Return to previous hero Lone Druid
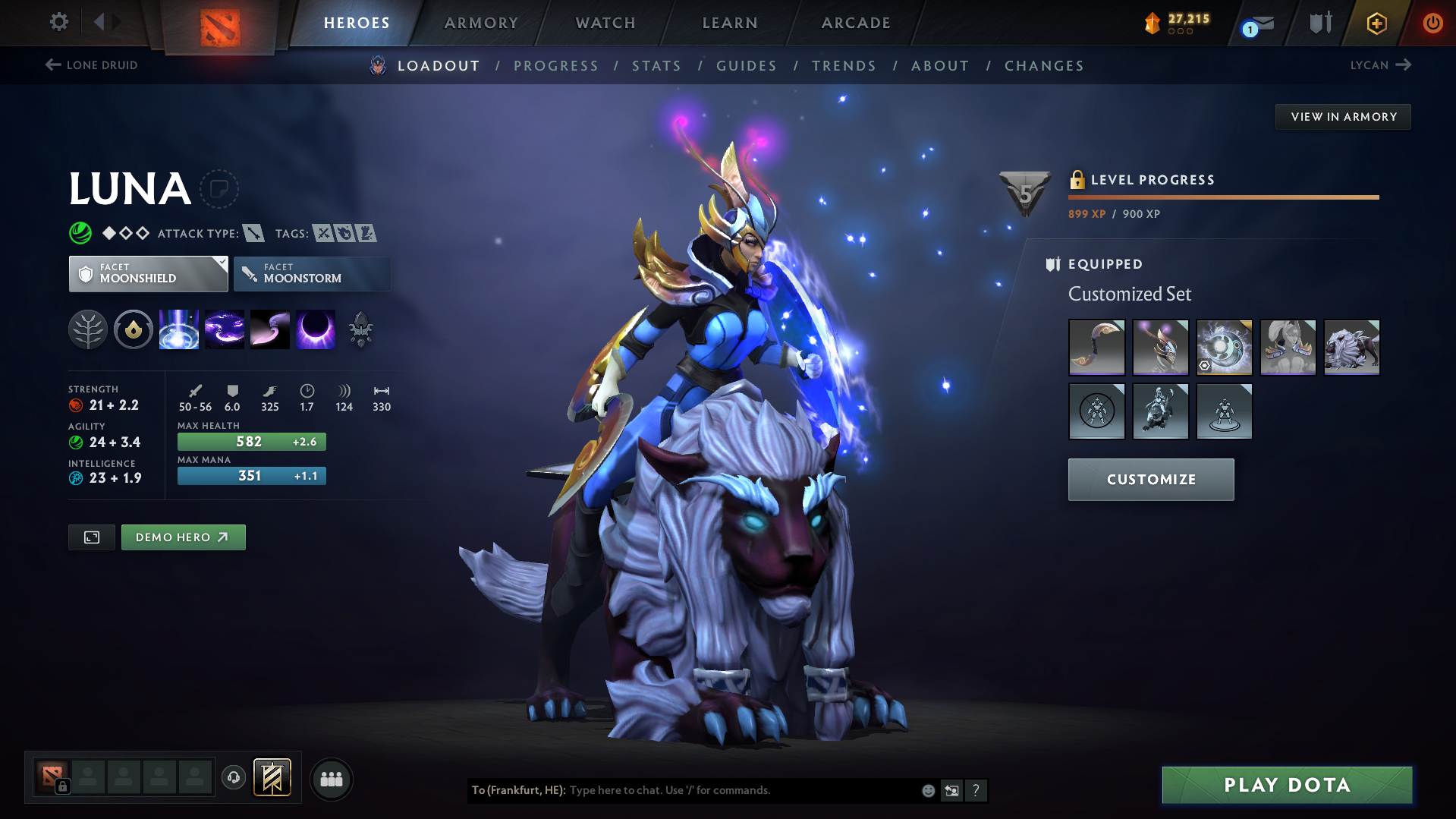 (92, 65)
